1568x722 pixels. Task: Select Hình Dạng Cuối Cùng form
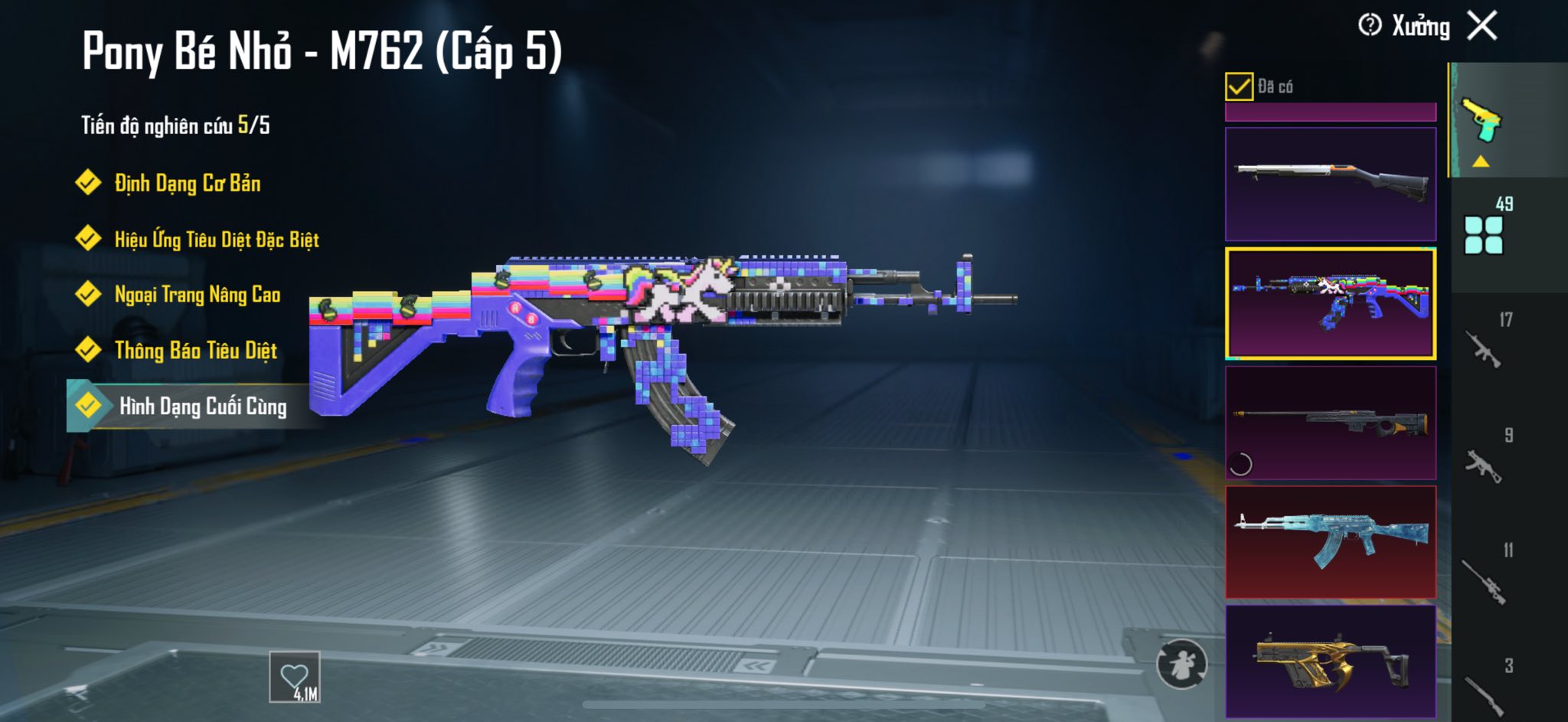tap(202, 406)
